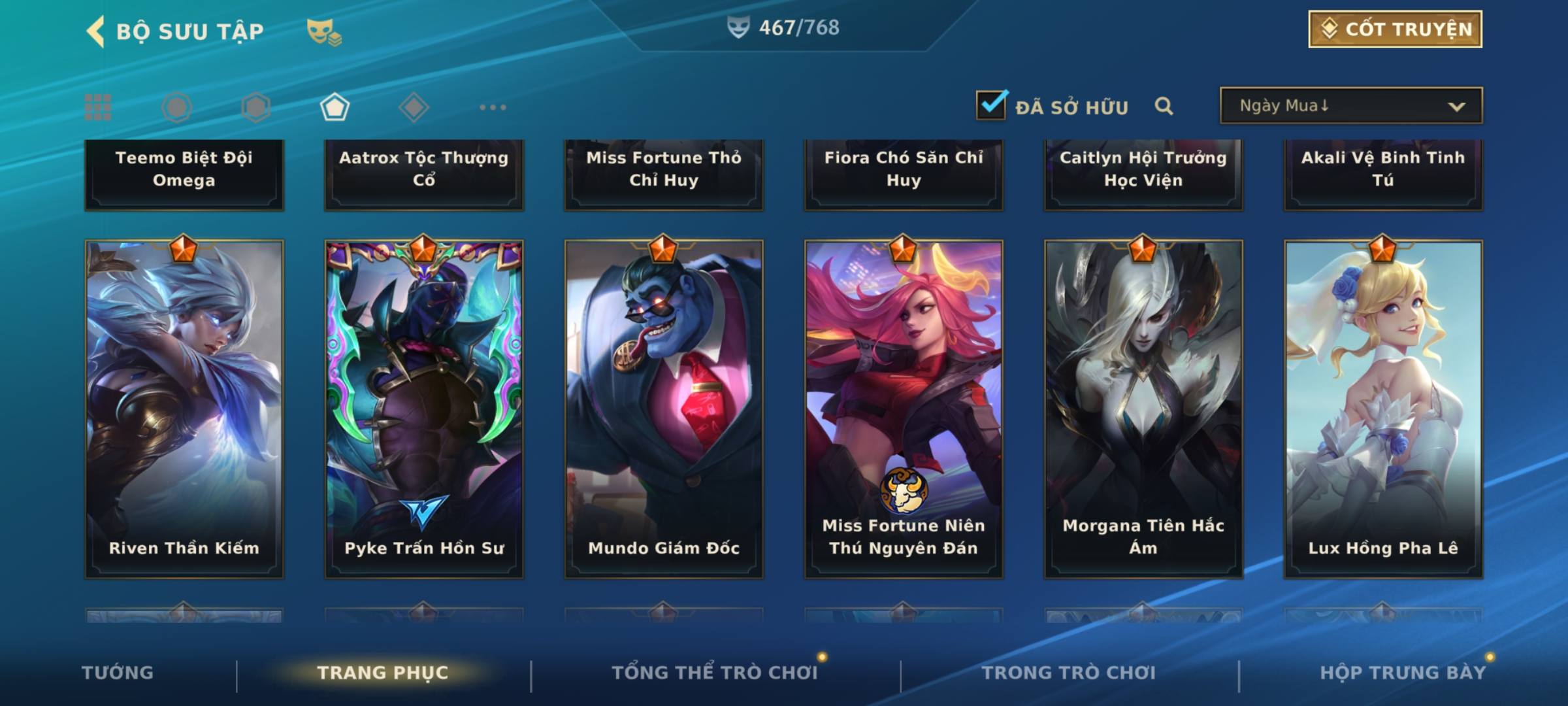Pick the Morgana Tiên Hắc Ám skin
Image resolution: width=1568 pixels, height=706 pixels.
click(1143, 409)
